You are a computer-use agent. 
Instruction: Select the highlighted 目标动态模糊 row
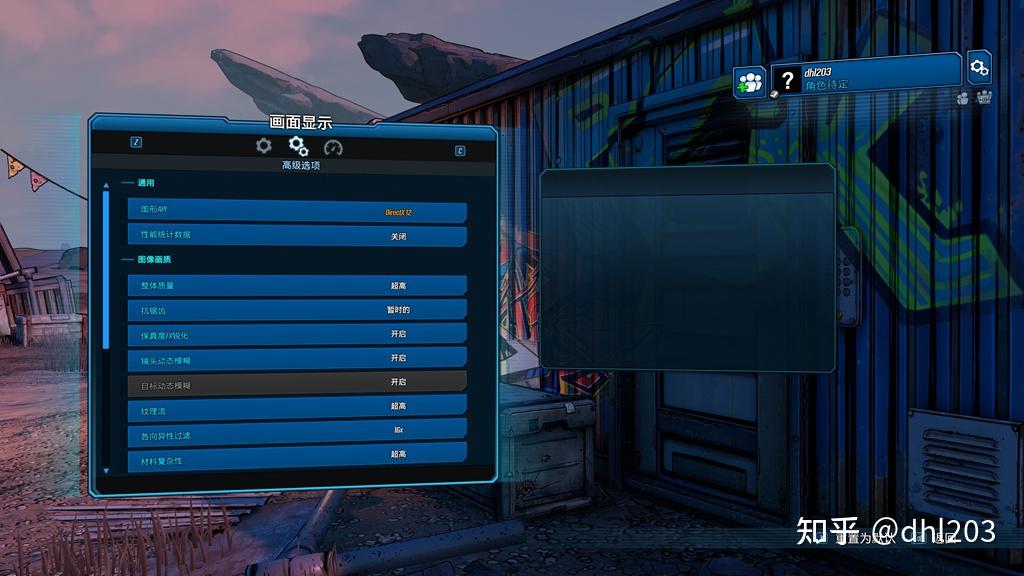pos(297,382)
